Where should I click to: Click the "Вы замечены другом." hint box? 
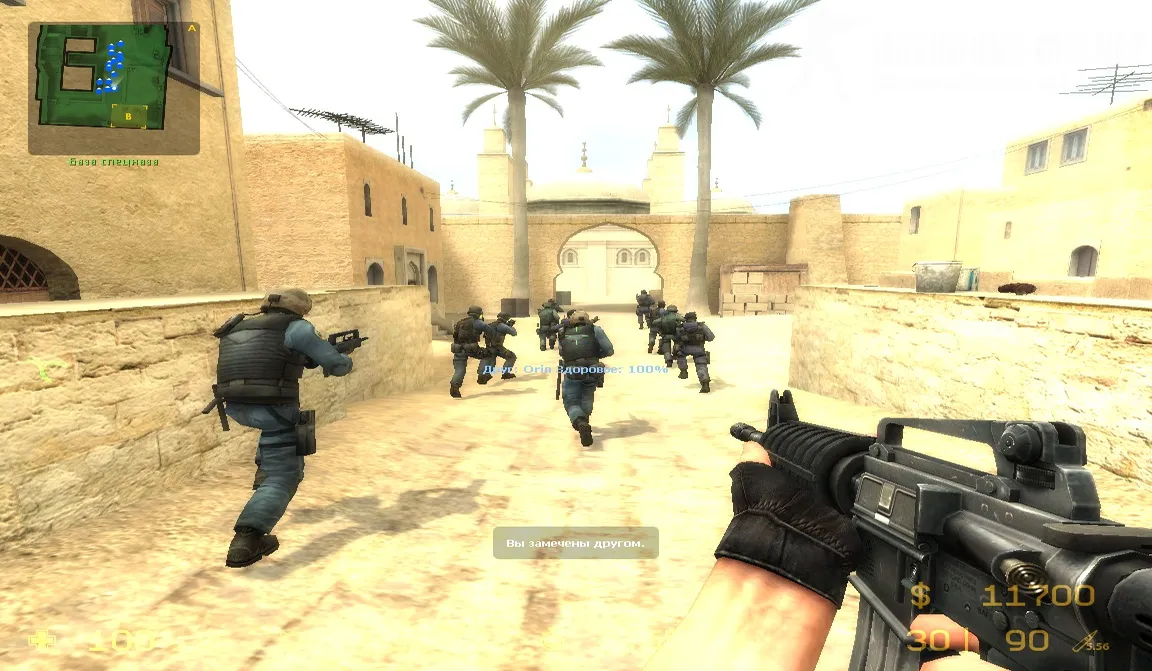click(x=575, y=543)
